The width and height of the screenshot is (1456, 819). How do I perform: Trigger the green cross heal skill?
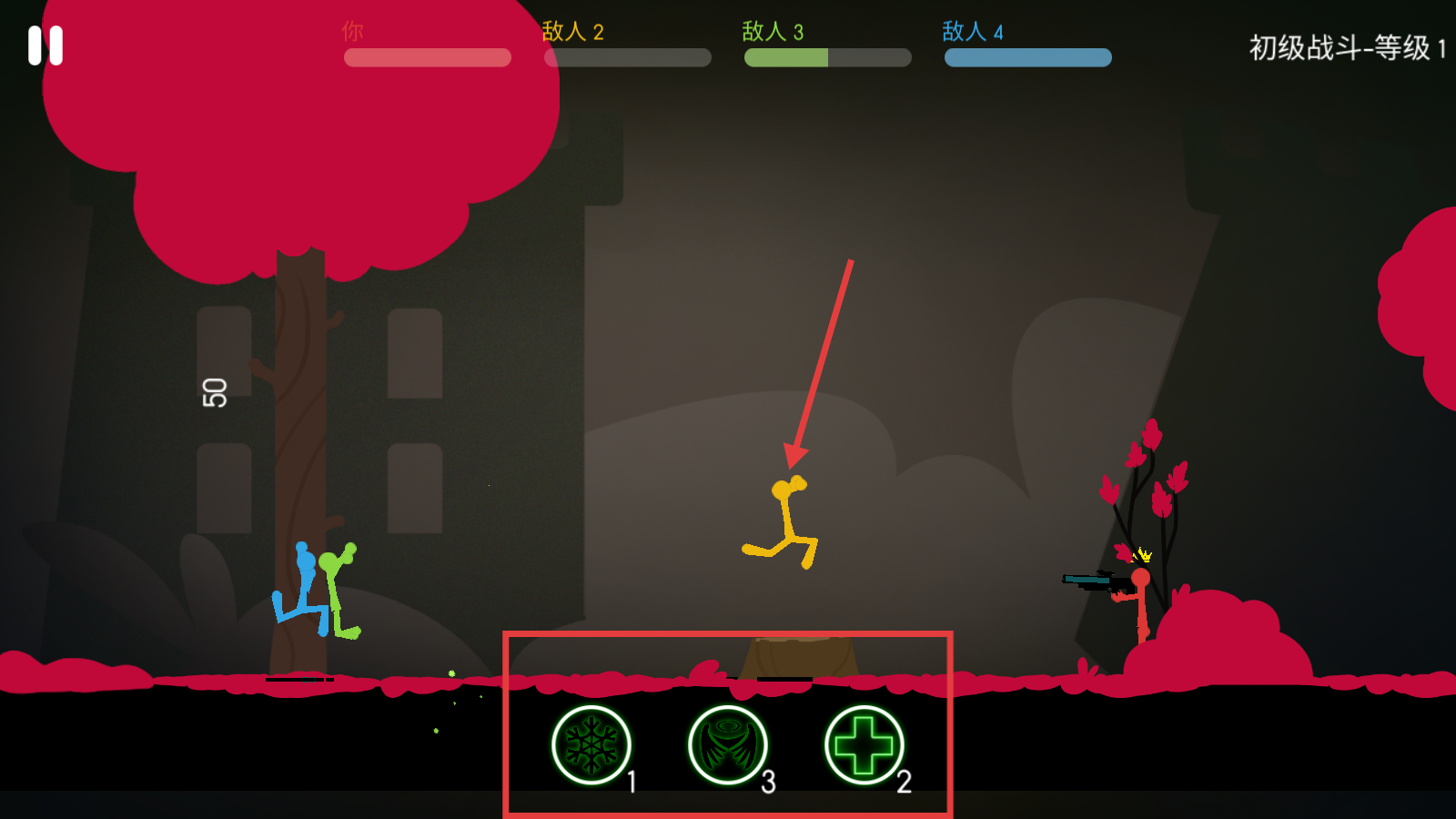coord(864,745)
